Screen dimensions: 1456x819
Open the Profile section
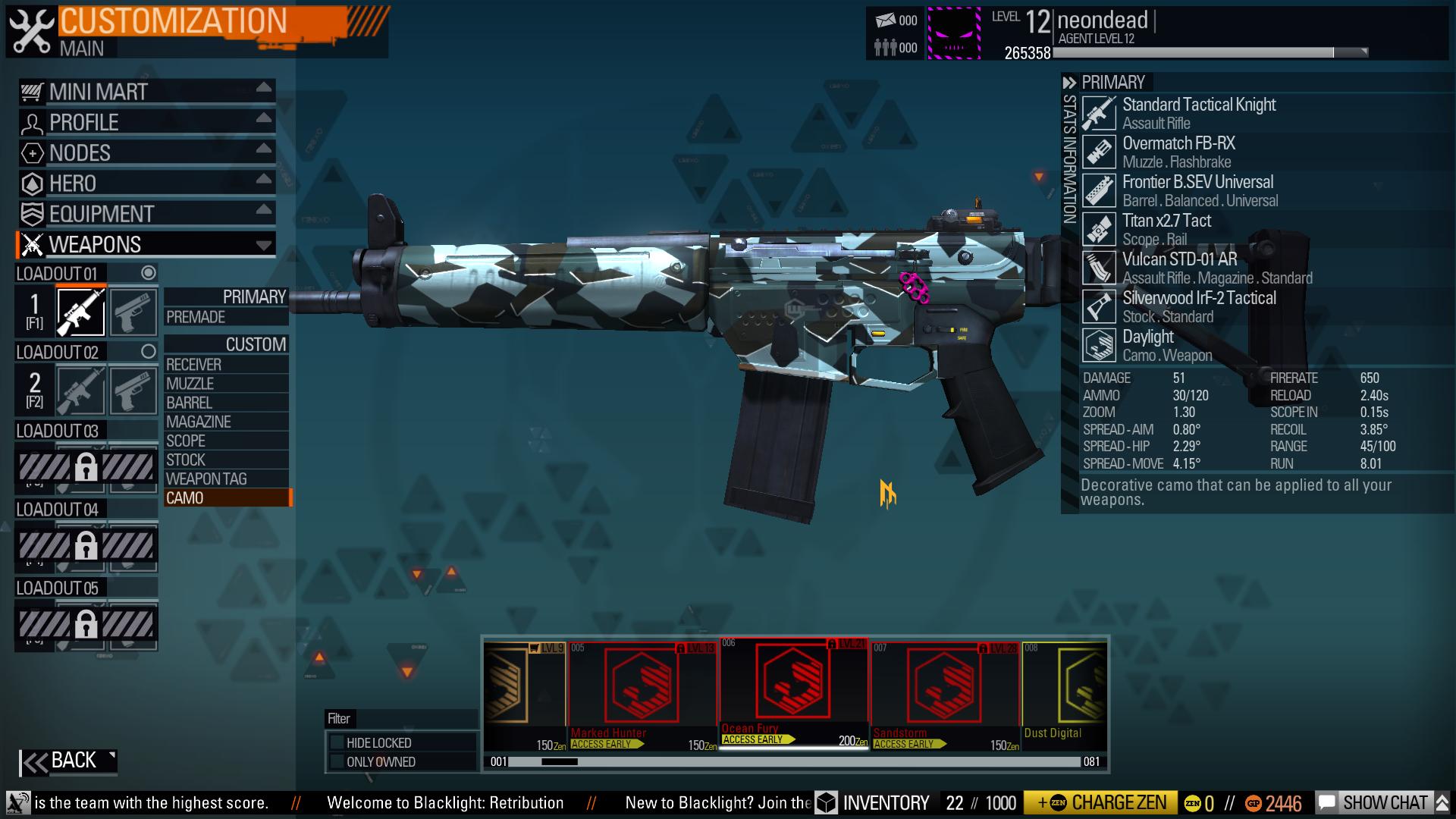pyautogui.click(x=146, y=122)
